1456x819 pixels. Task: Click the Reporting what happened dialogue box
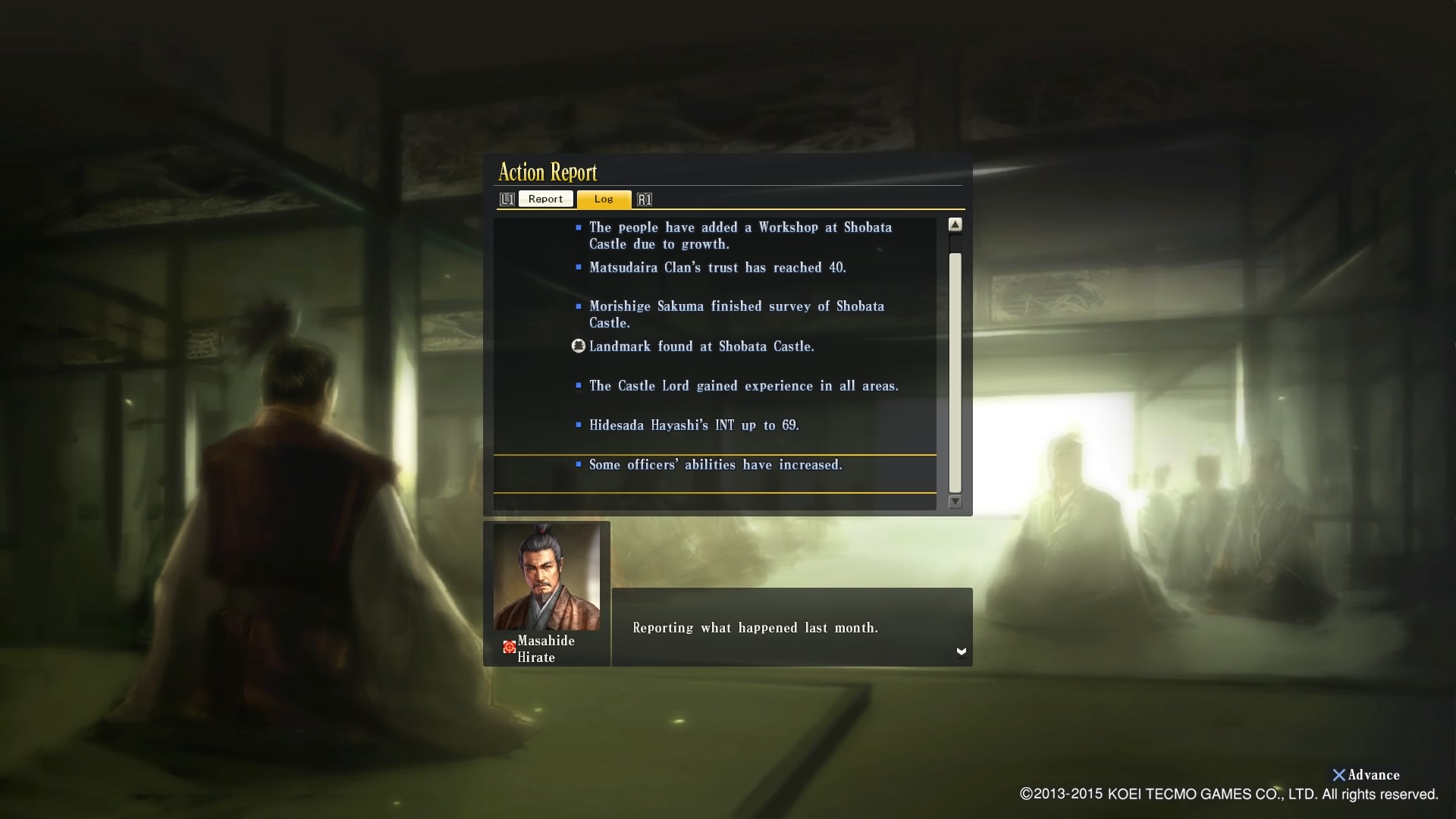(x=792, y=627)
